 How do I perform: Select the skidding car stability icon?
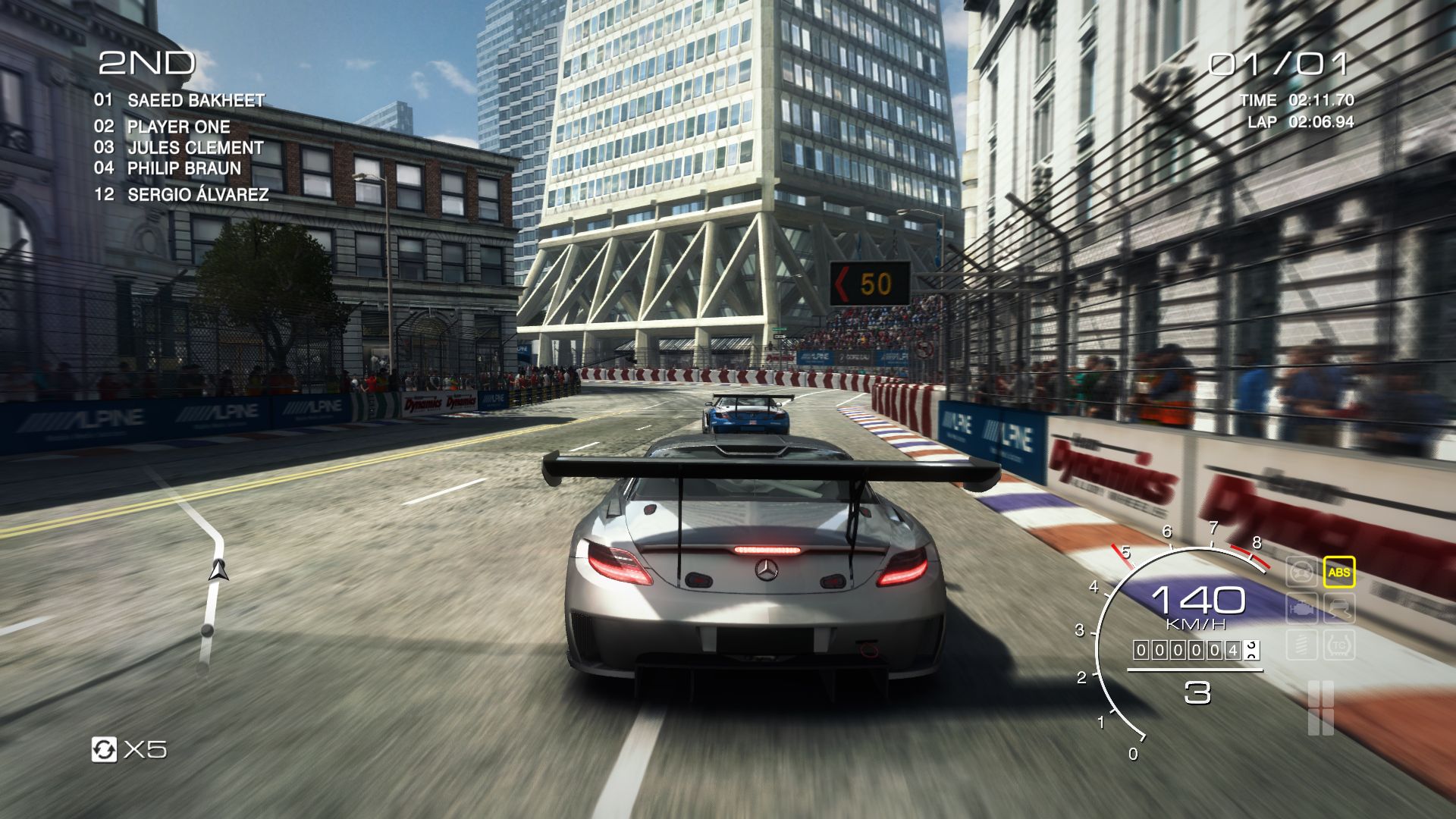tap(1338, 609)
